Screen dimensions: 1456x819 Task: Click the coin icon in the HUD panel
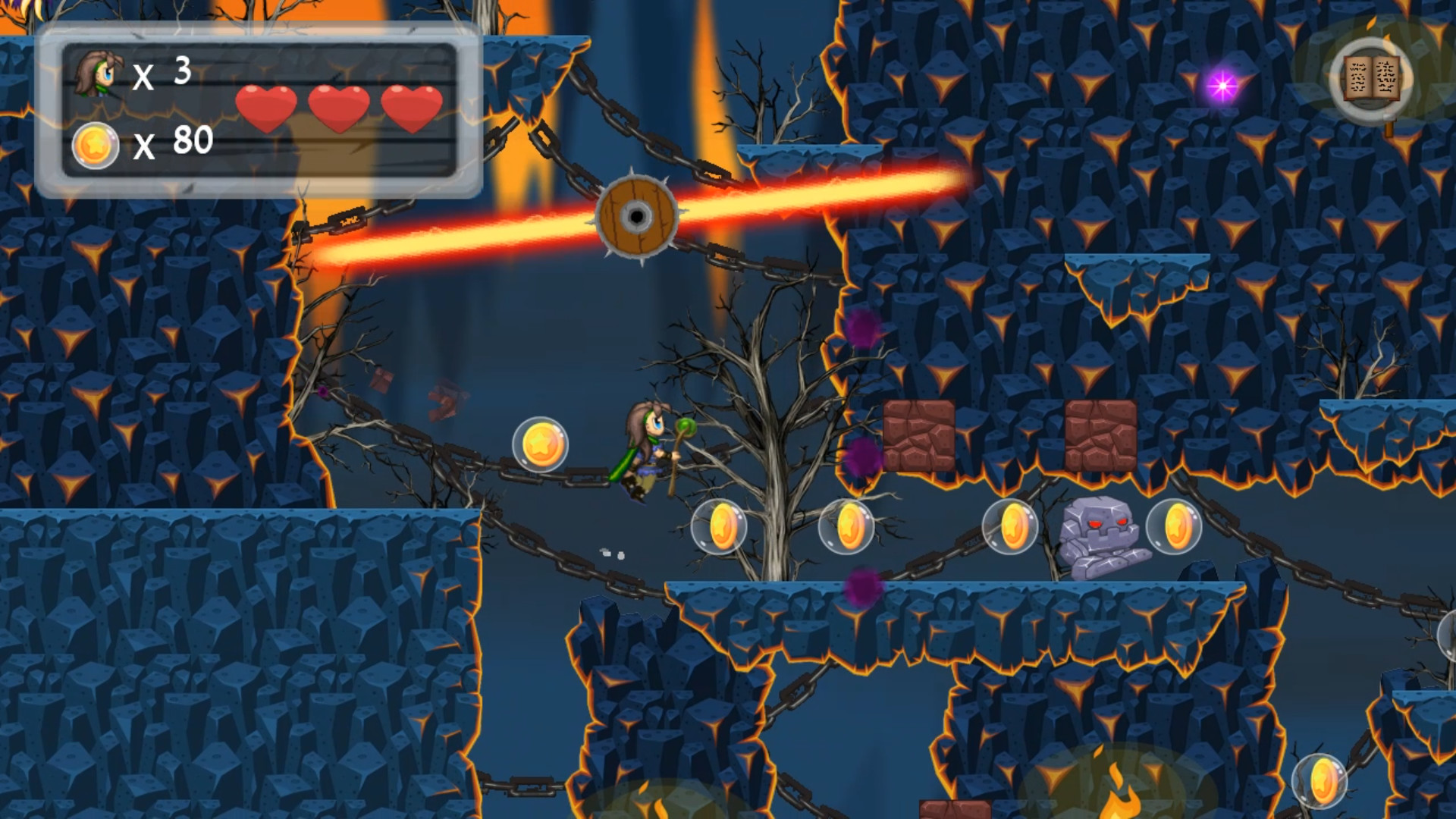(x=94, y=144)
